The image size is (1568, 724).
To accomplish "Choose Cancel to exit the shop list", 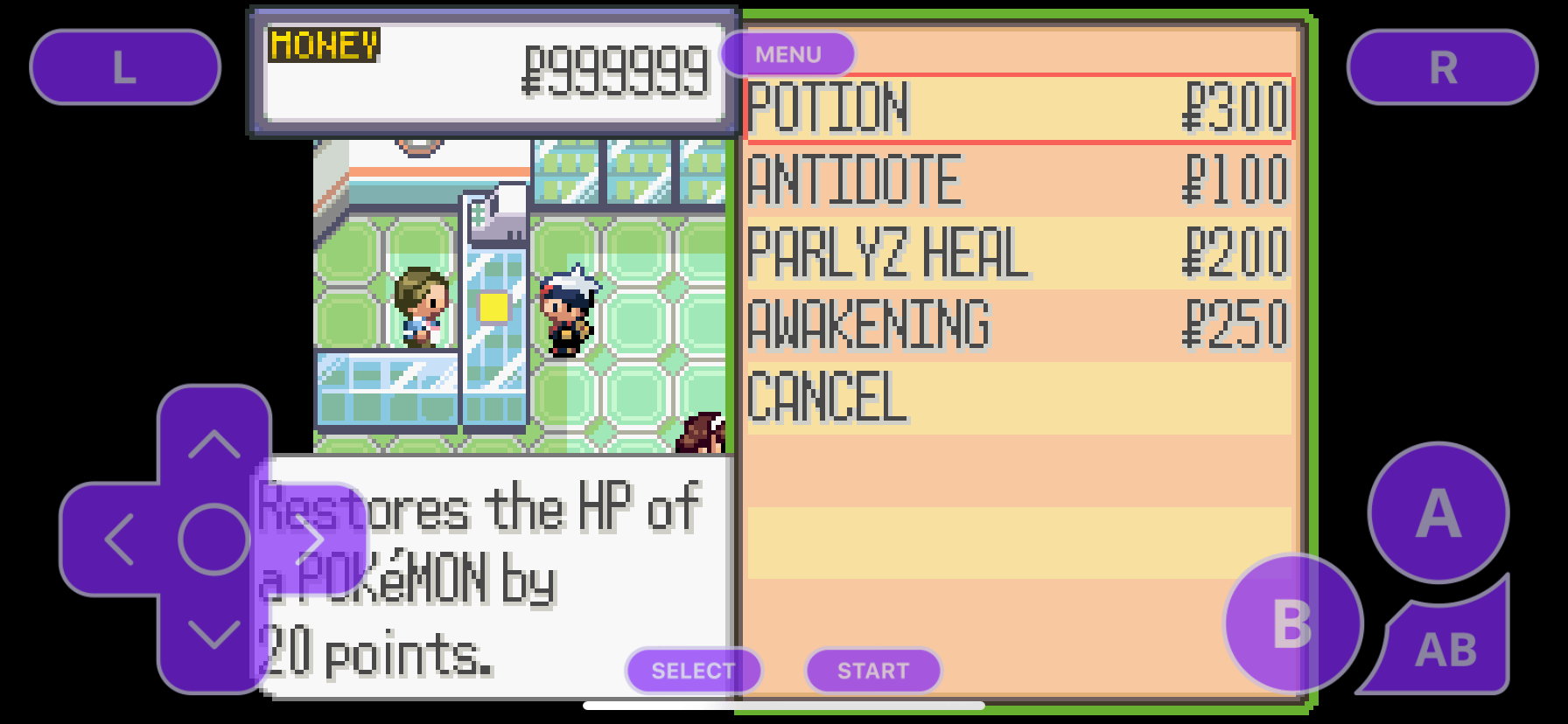I will tap(1018, 398).
